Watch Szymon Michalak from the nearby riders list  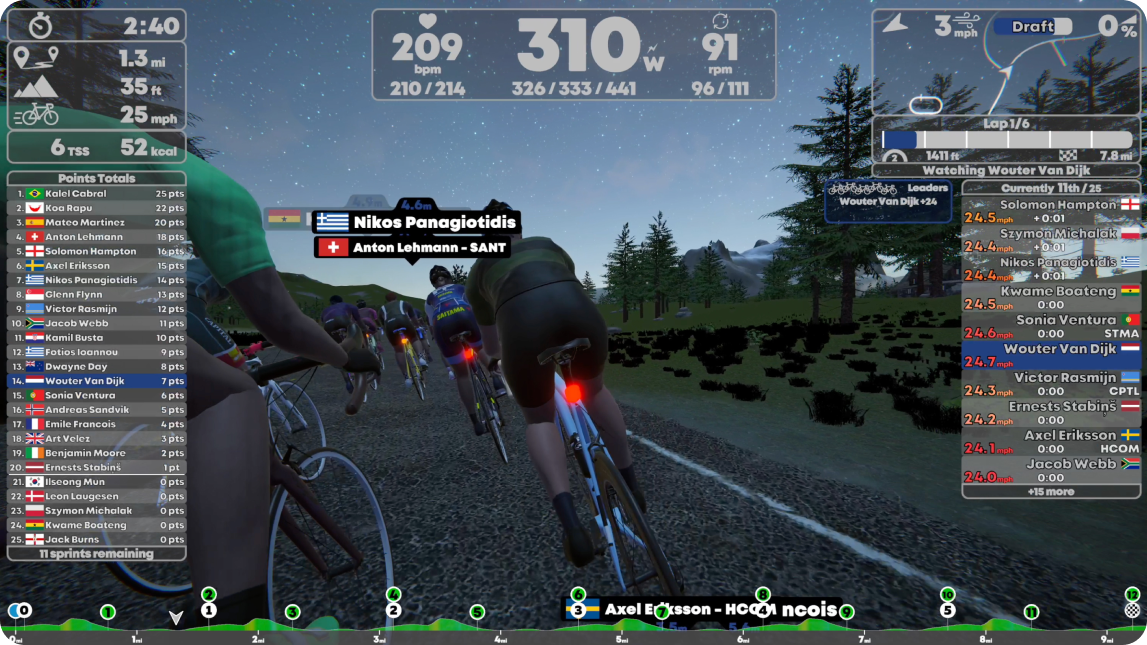click(1051, 240)
